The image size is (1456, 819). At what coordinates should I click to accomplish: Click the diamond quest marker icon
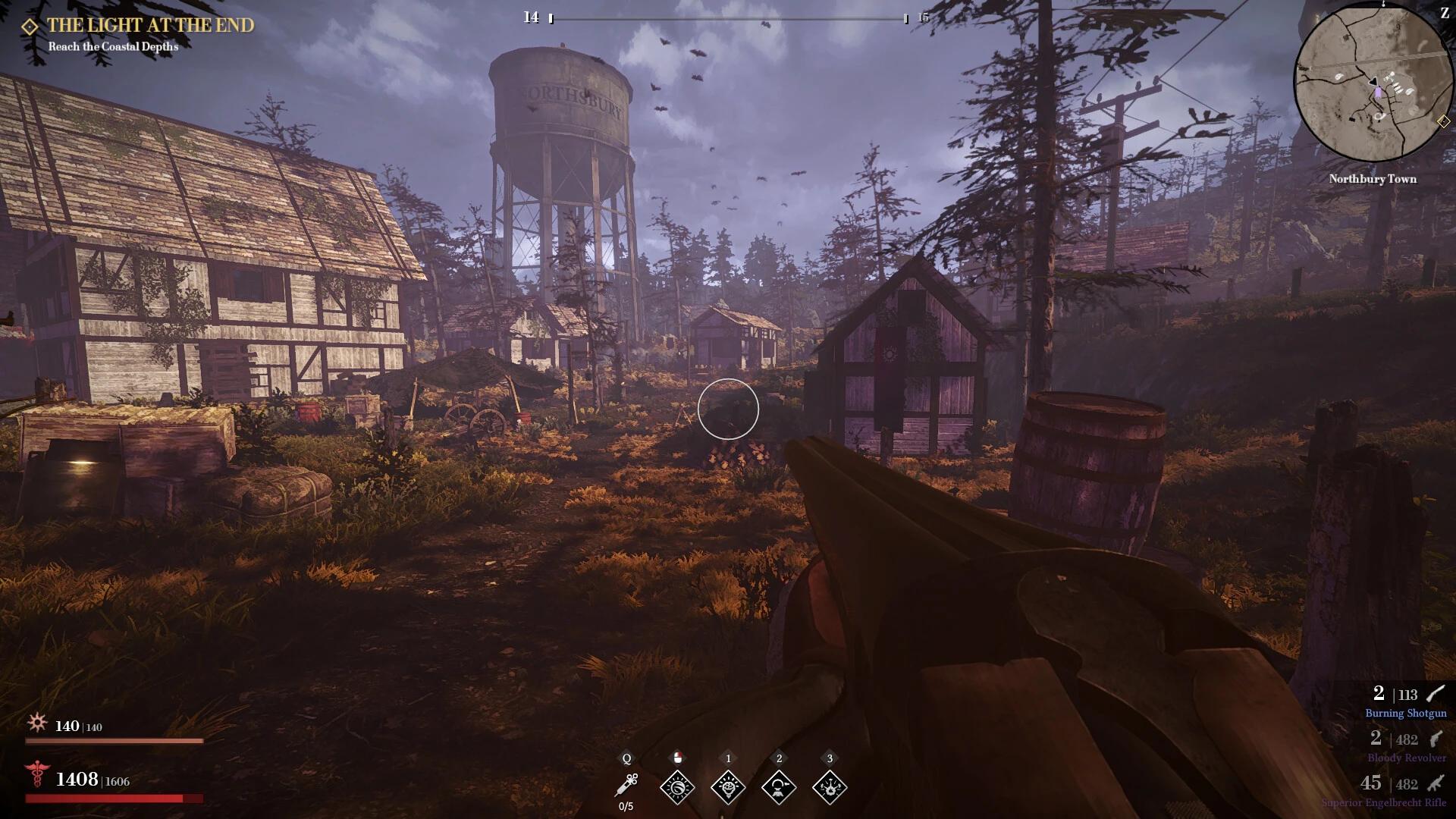[x=29, y=24]
